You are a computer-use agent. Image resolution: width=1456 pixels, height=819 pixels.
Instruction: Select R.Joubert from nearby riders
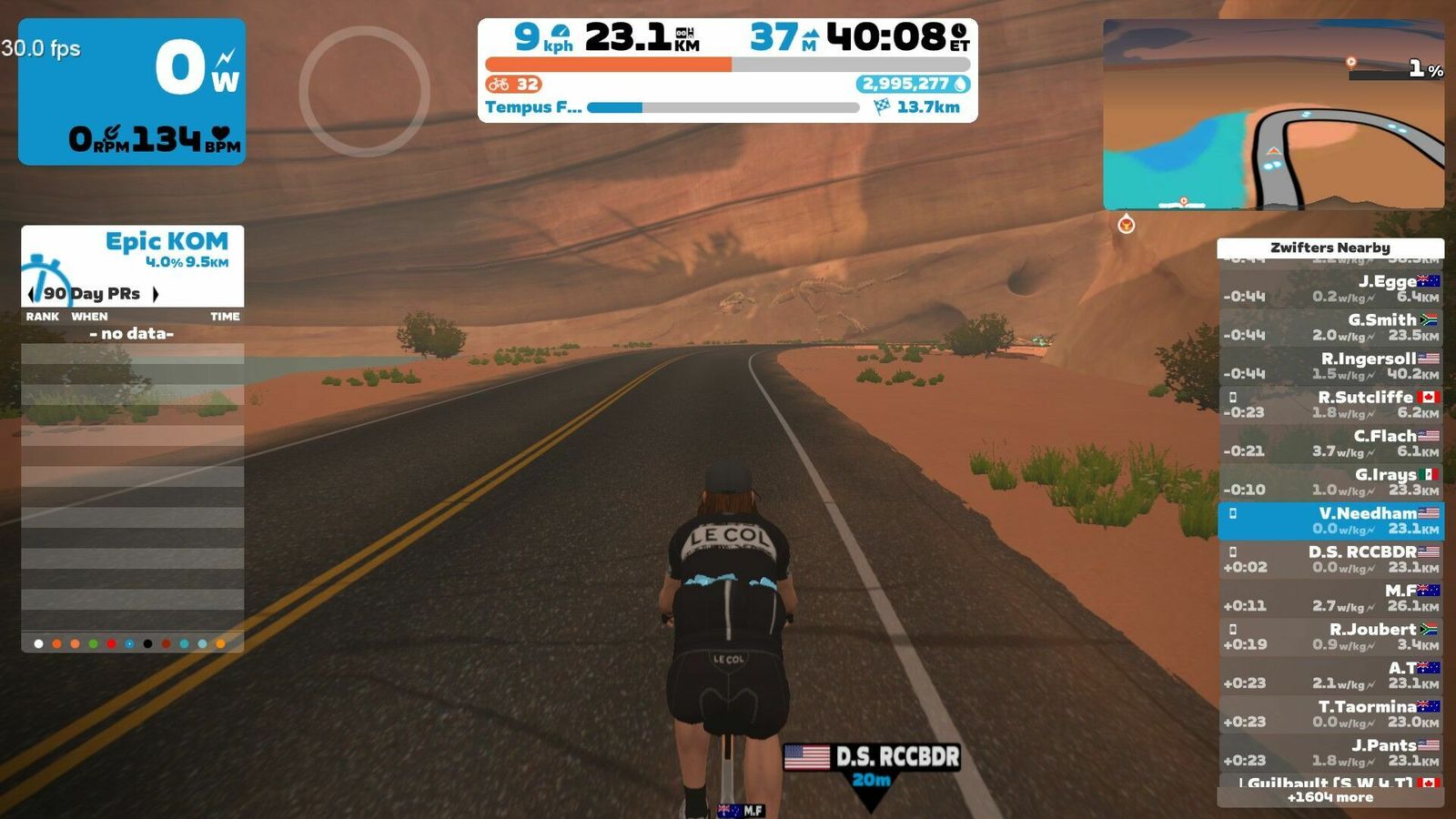tap(1330, 636)
